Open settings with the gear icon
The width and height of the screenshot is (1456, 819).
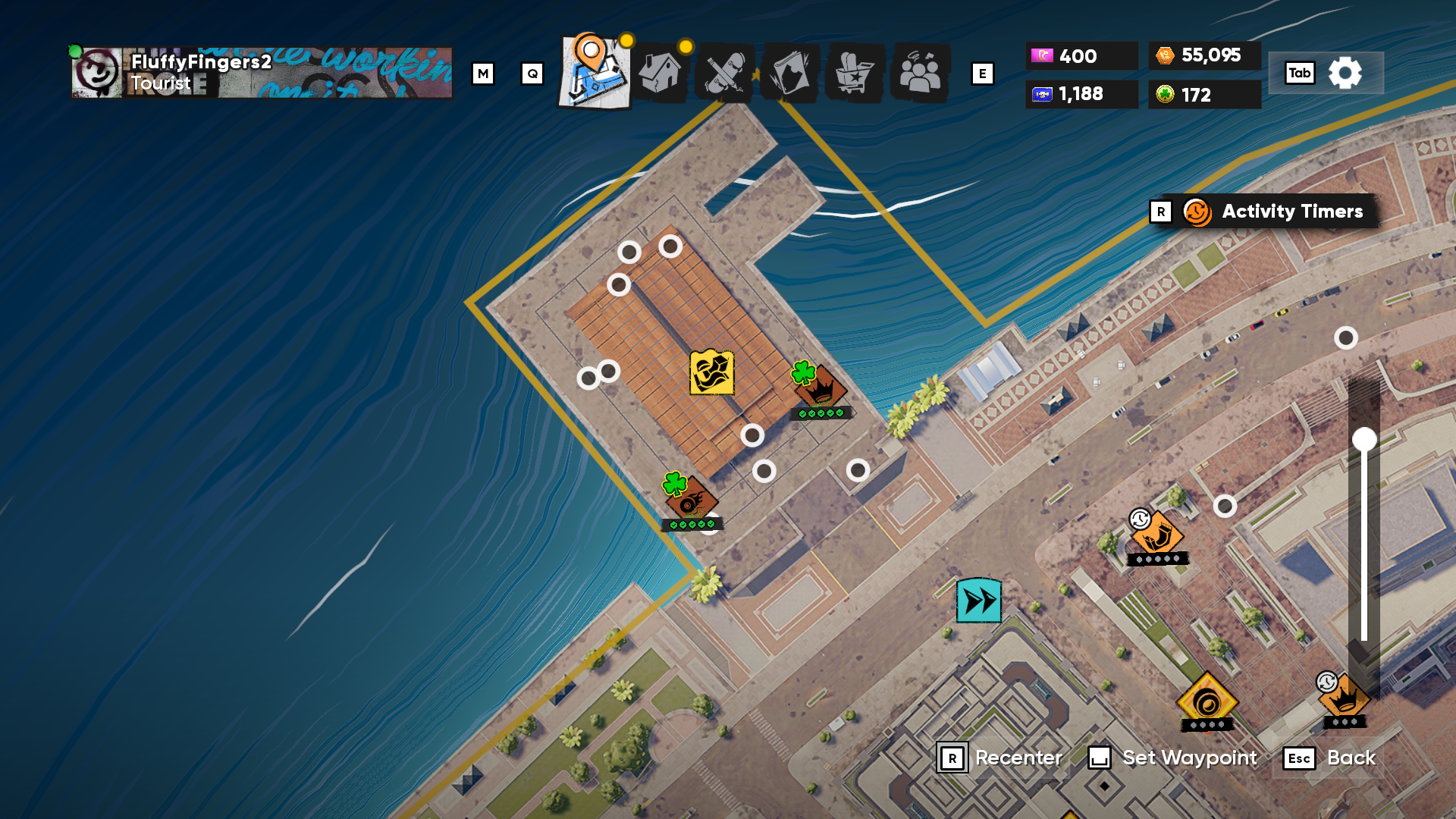(x=1345, y=74)
